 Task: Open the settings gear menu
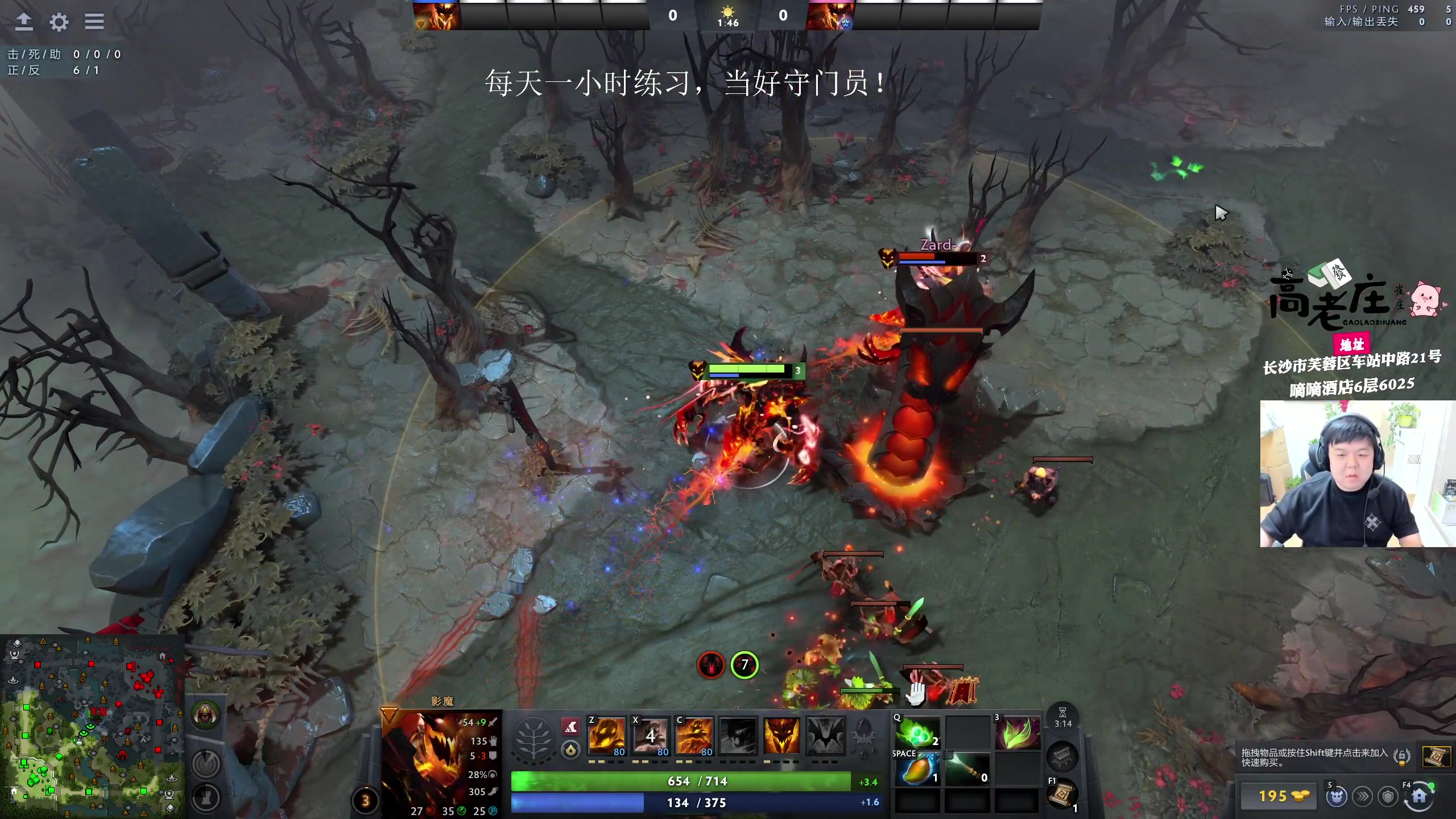point(59,22)
